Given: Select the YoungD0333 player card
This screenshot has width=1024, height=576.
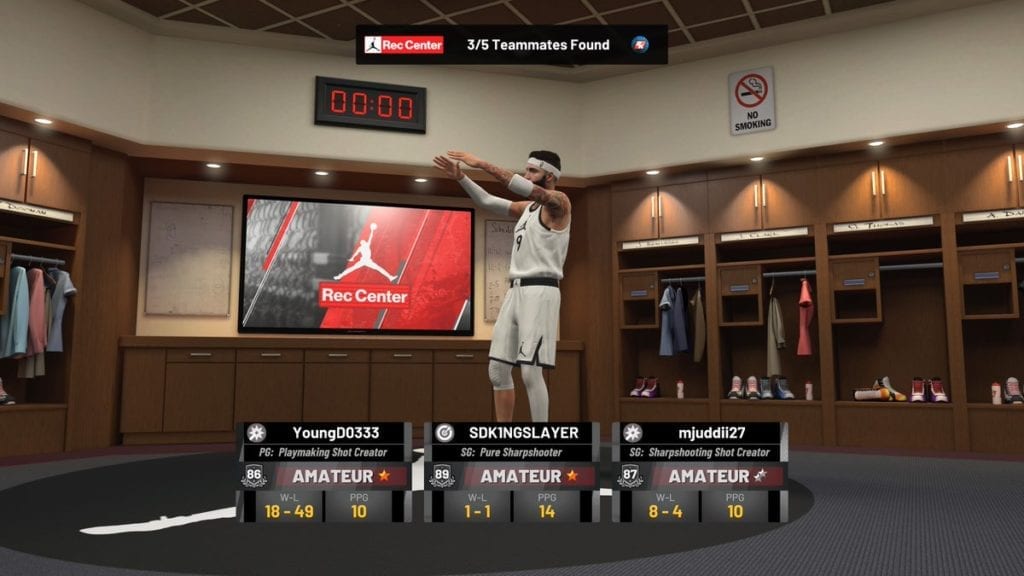Looking at the screenshot, I should click(324, 471).
